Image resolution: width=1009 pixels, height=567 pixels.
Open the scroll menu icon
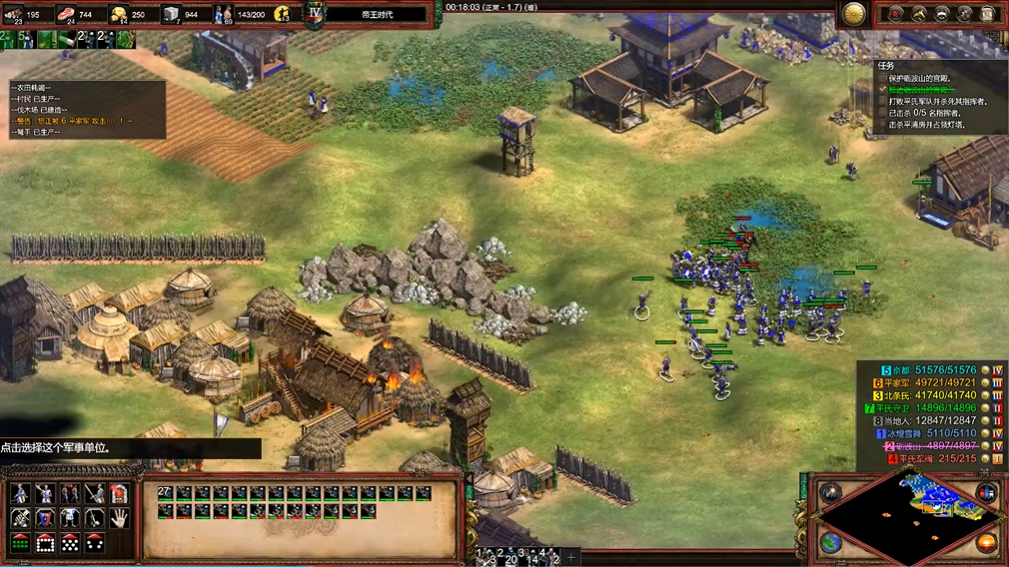[x=987, y=14]
